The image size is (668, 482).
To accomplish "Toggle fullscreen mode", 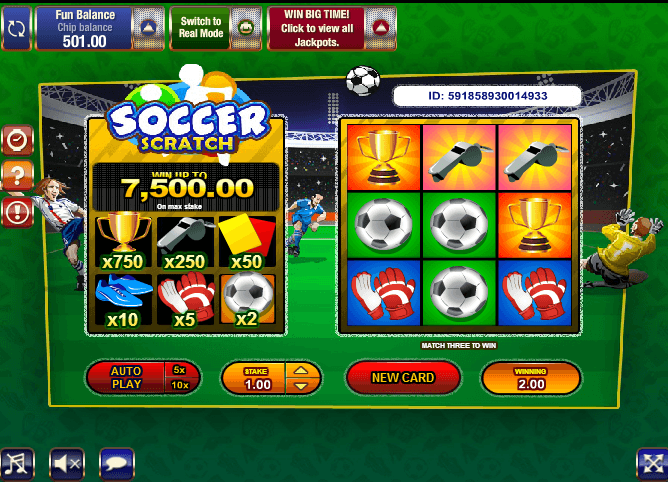I will click(x=651, y=463).
